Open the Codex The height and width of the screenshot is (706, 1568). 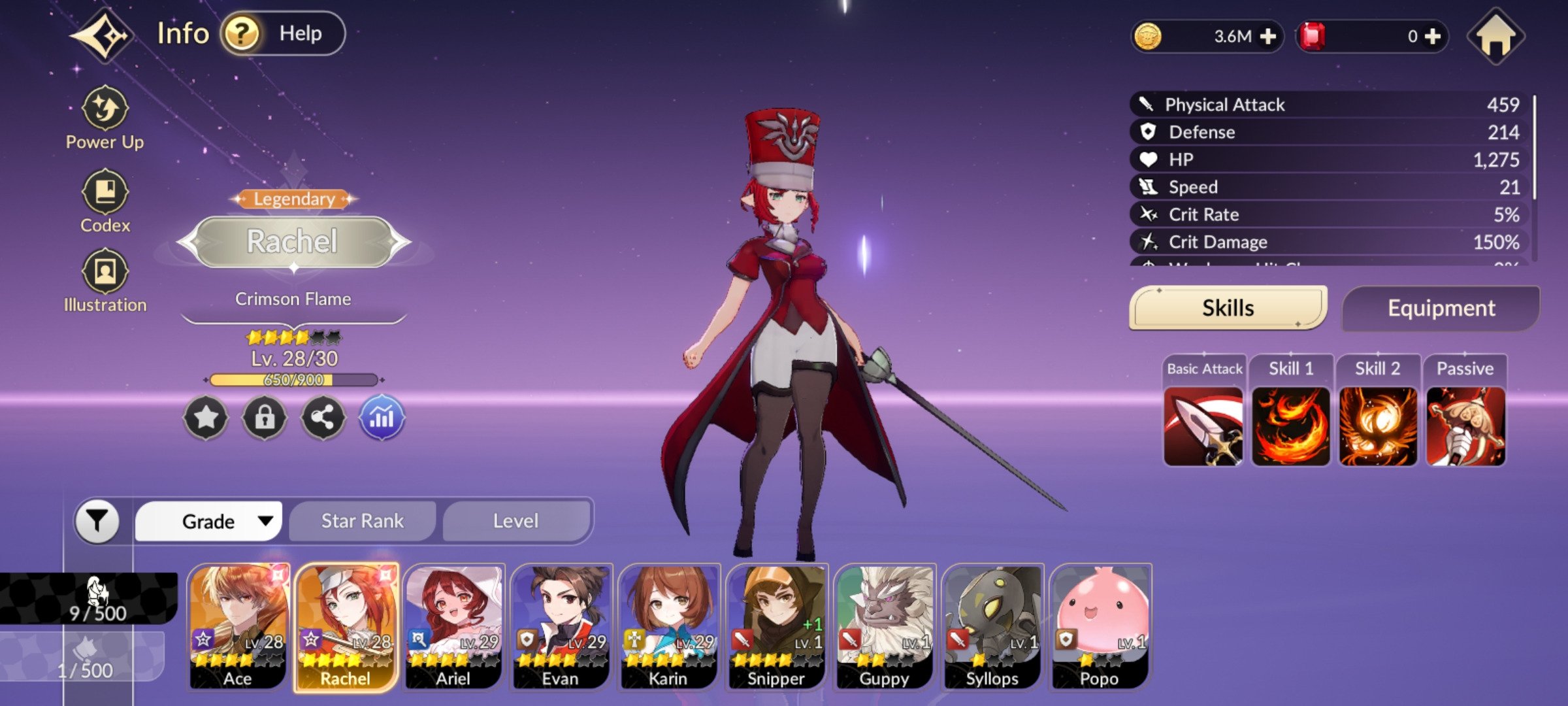pyautogui.click(x=105, y=201)
